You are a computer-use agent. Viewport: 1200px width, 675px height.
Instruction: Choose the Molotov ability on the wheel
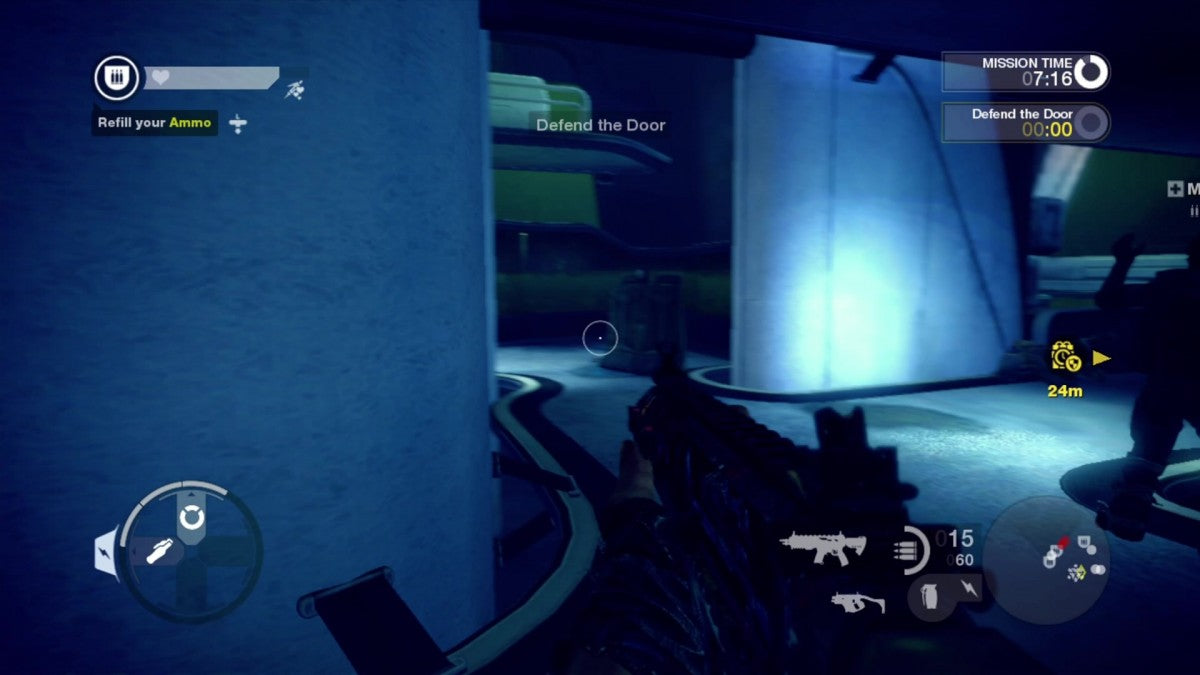(x=160, y=550)
